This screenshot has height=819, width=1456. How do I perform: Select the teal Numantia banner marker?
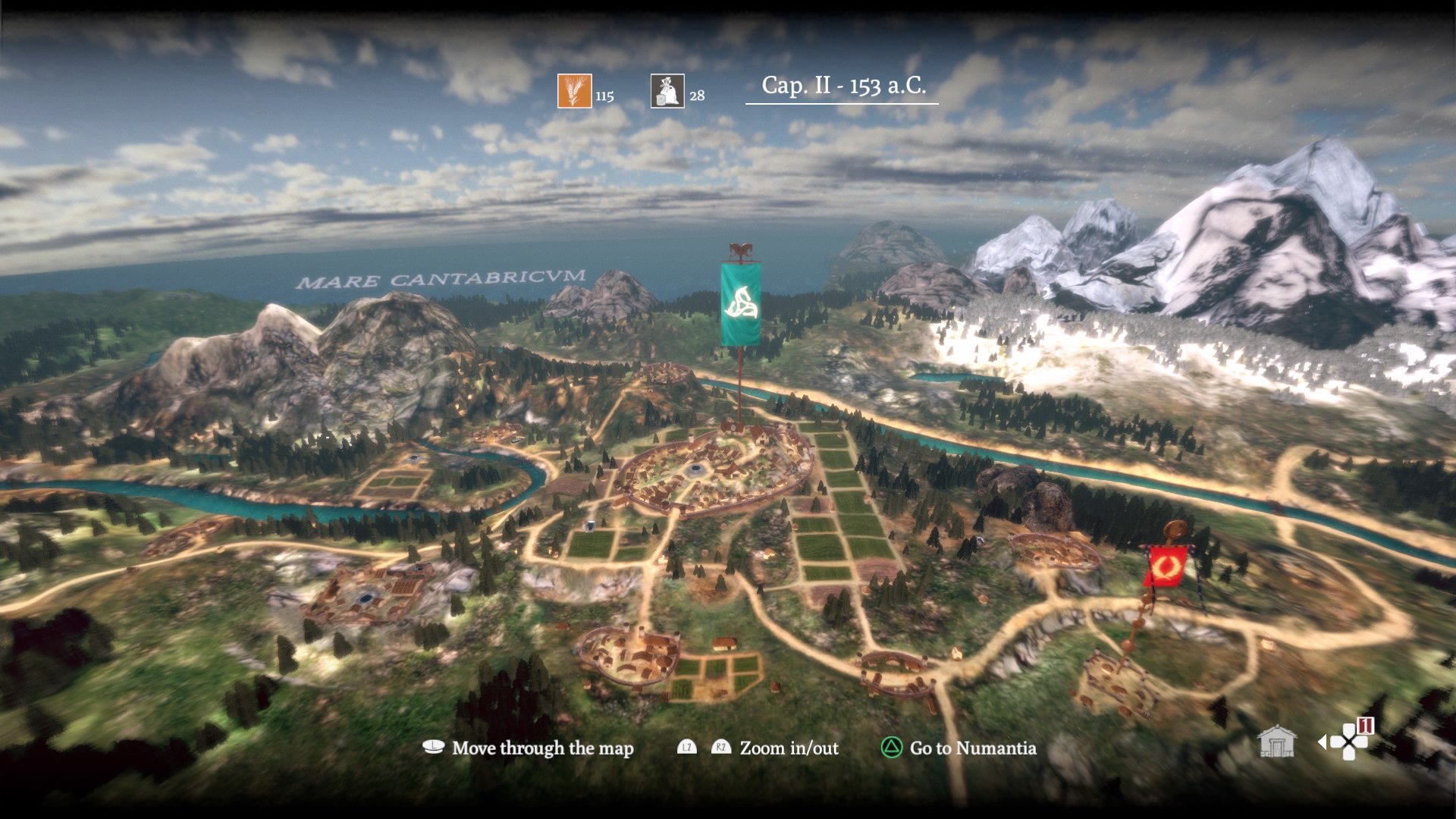tap(740, 304)
